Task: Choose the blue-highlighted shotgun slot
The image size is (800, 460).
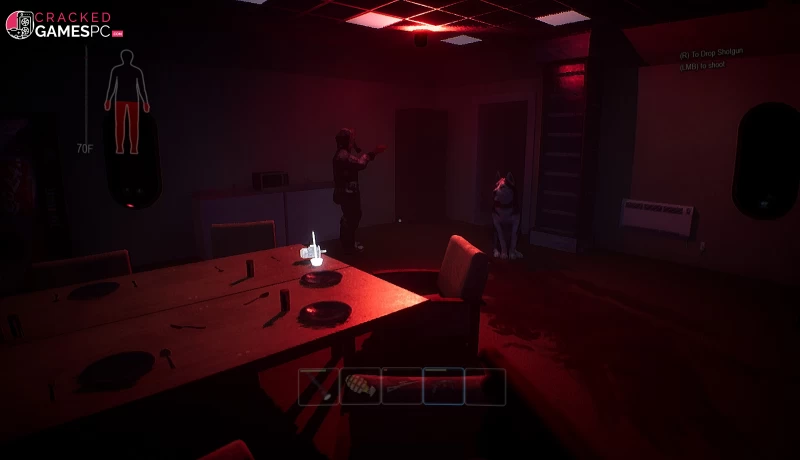Action: (x=443, y=386)
